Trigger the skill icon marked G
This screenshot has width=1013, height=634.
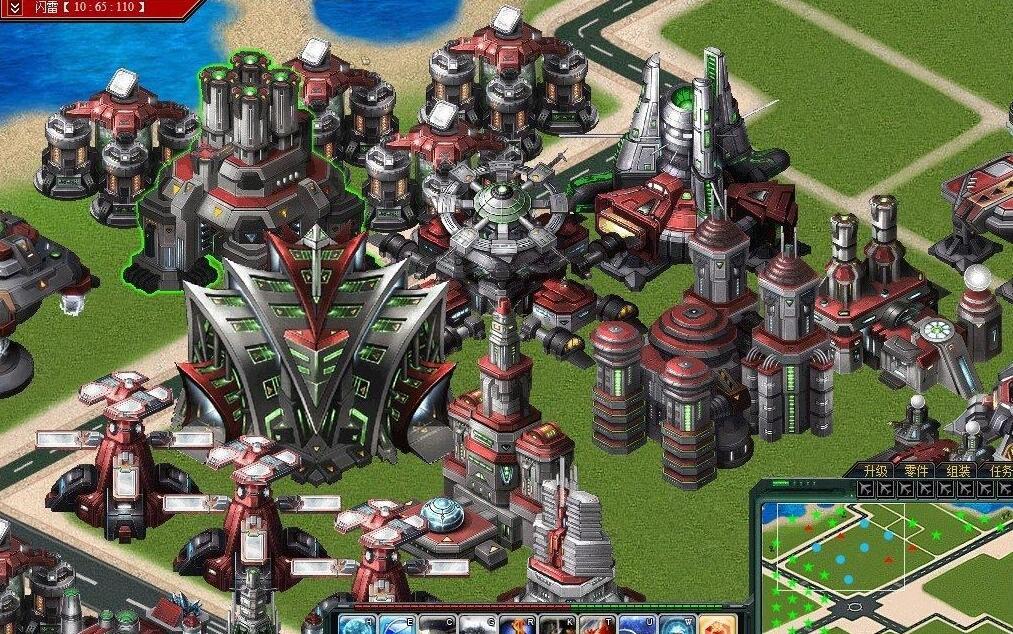pos(477,624)
